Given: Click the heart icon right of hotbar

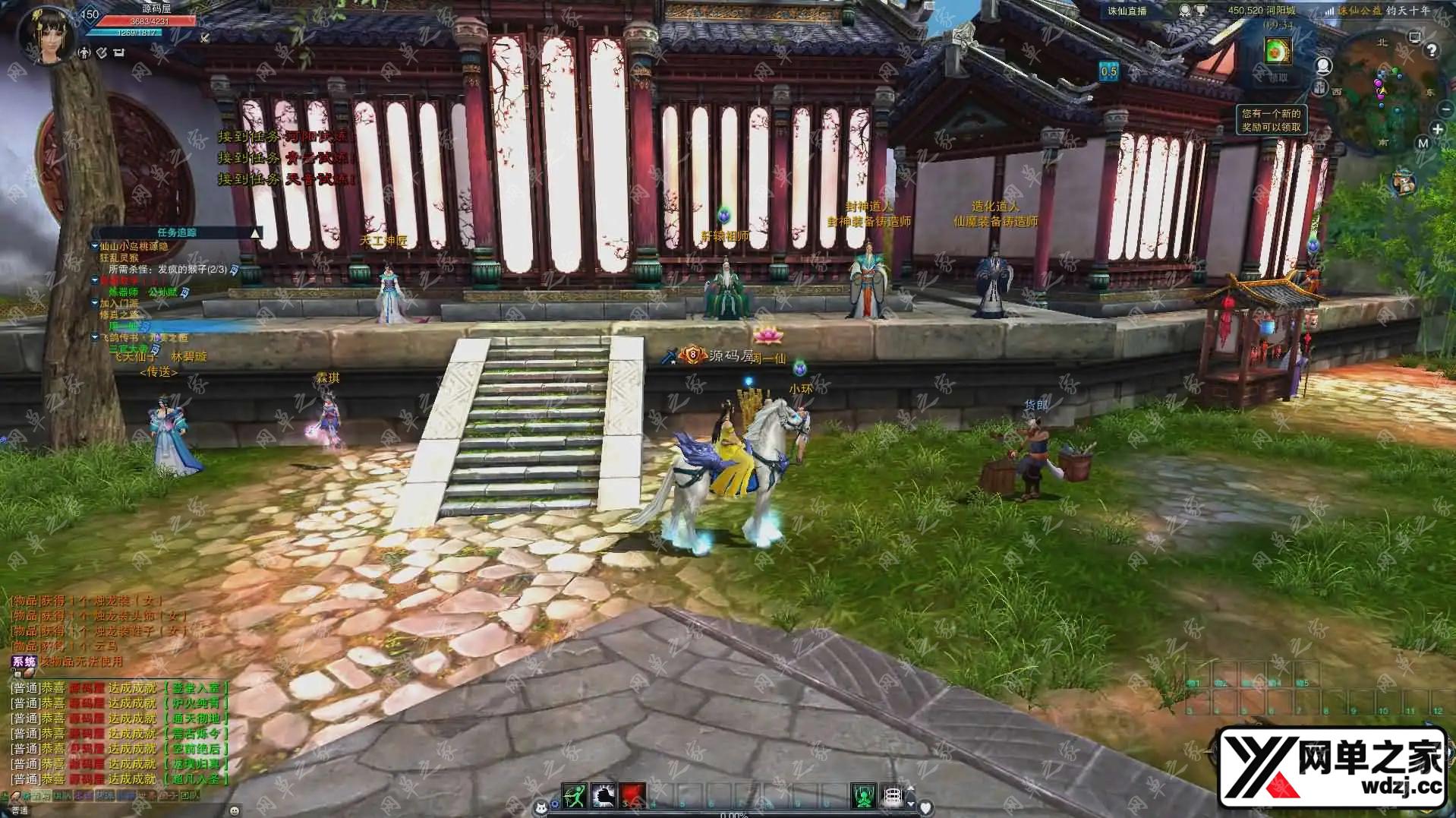Looking at the screenshot, I should [x=925, y=807].
